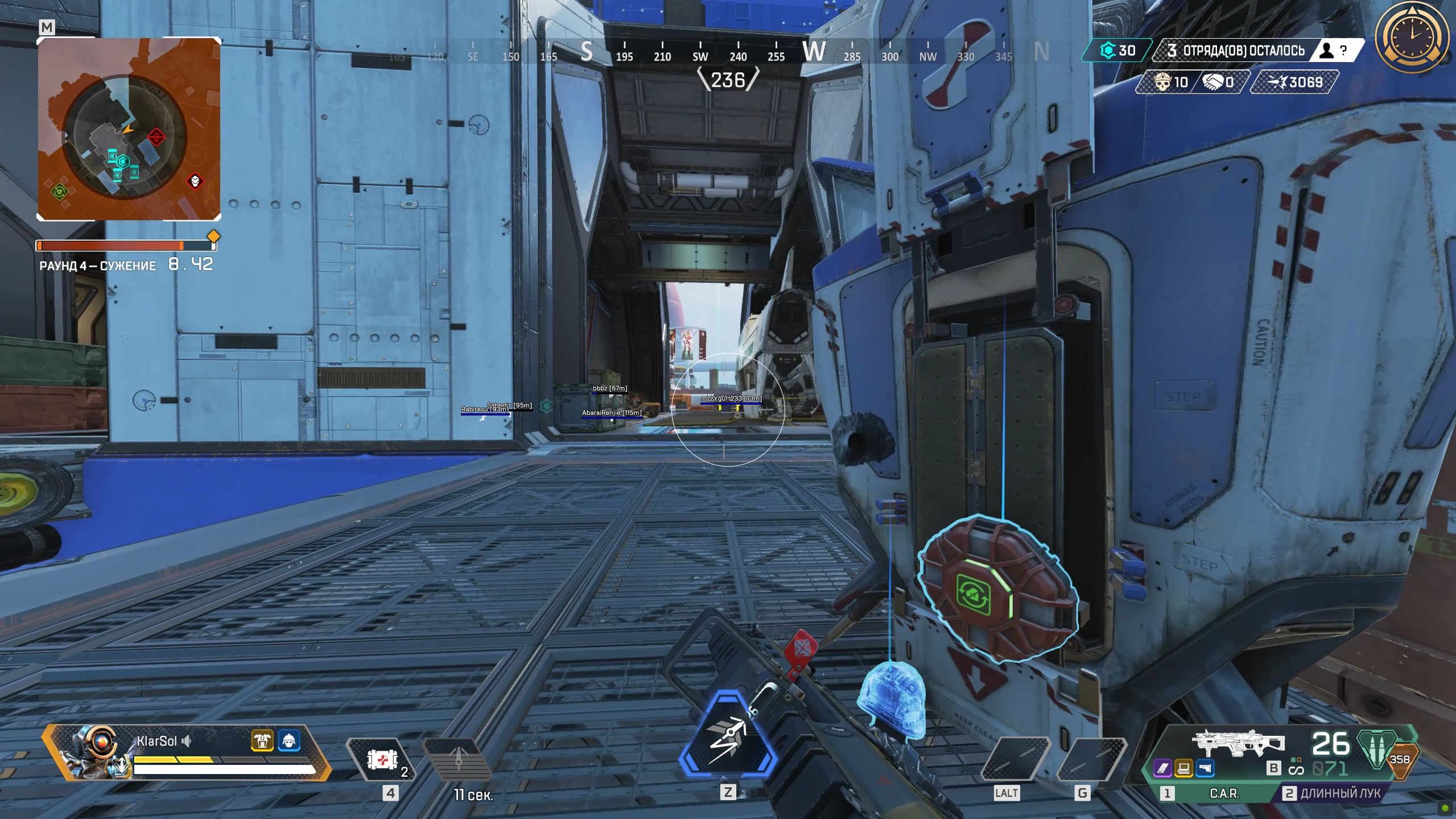The image size is (1456, 819).
Task: Click the C.A.R. weapon silhouette
Action: pos(1238,744)
